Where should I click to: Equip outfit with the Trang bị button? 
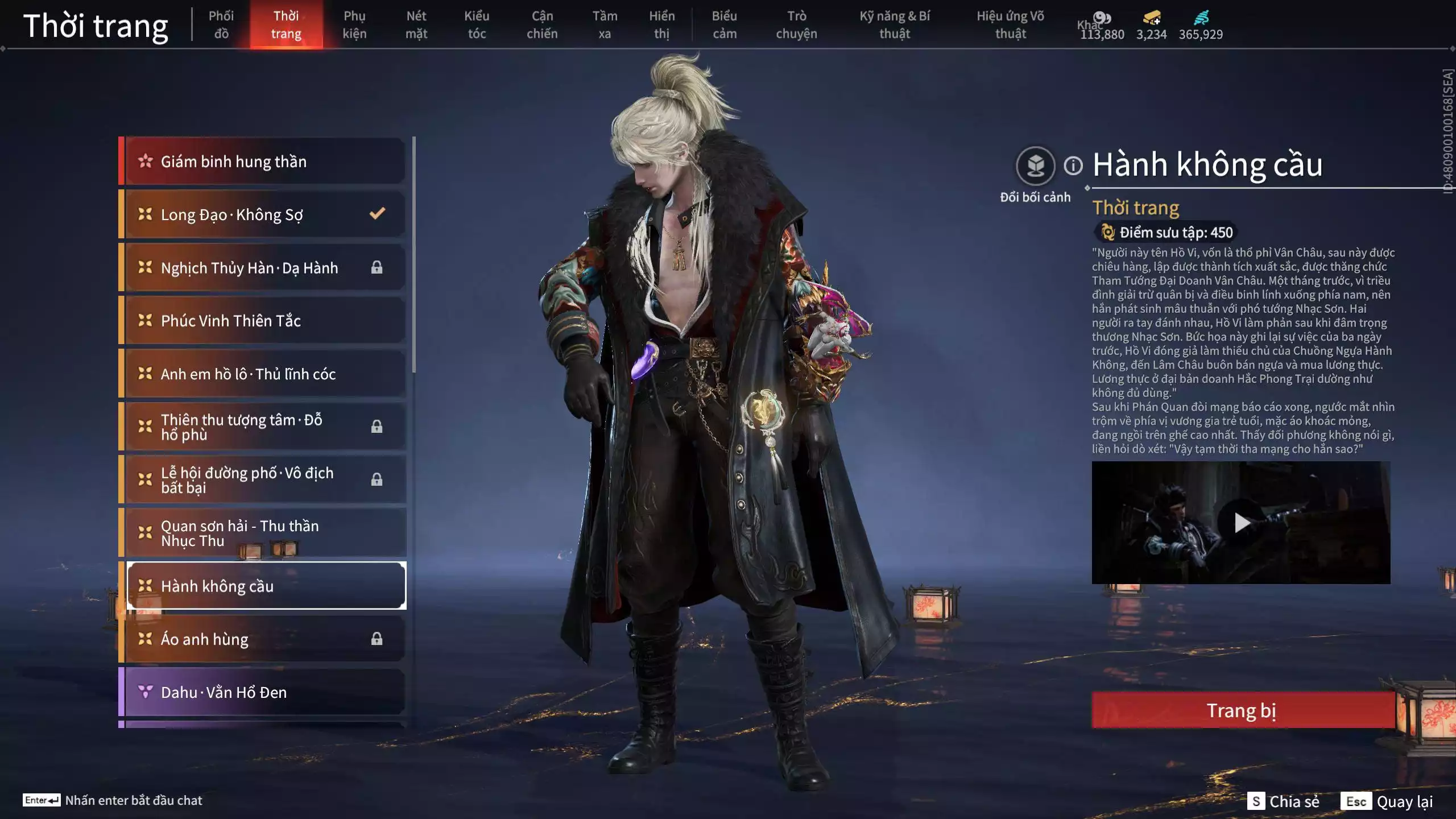(1242, 710)
